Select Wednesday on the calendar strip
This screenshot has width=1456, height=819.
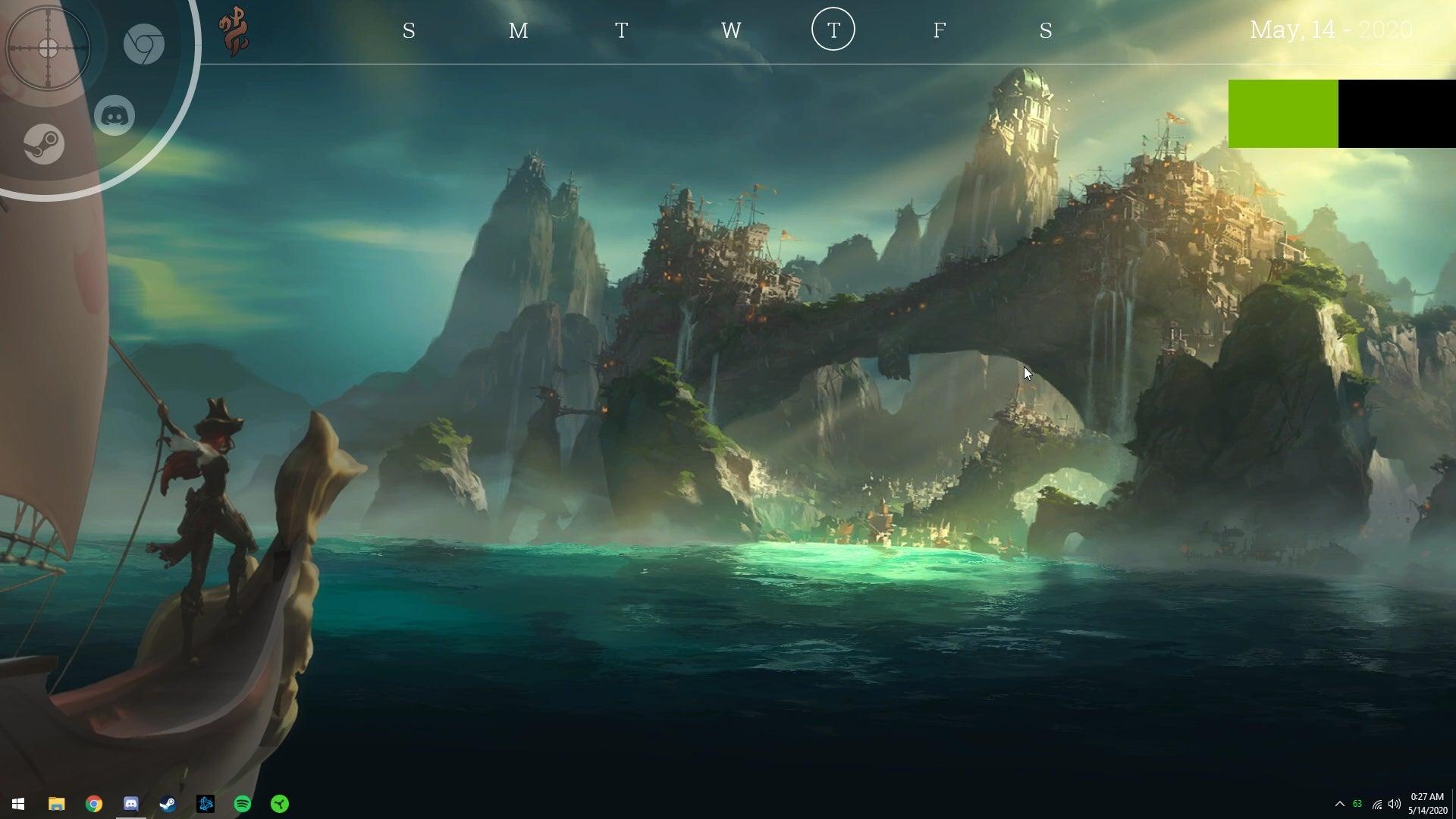(x=730, y=32)
